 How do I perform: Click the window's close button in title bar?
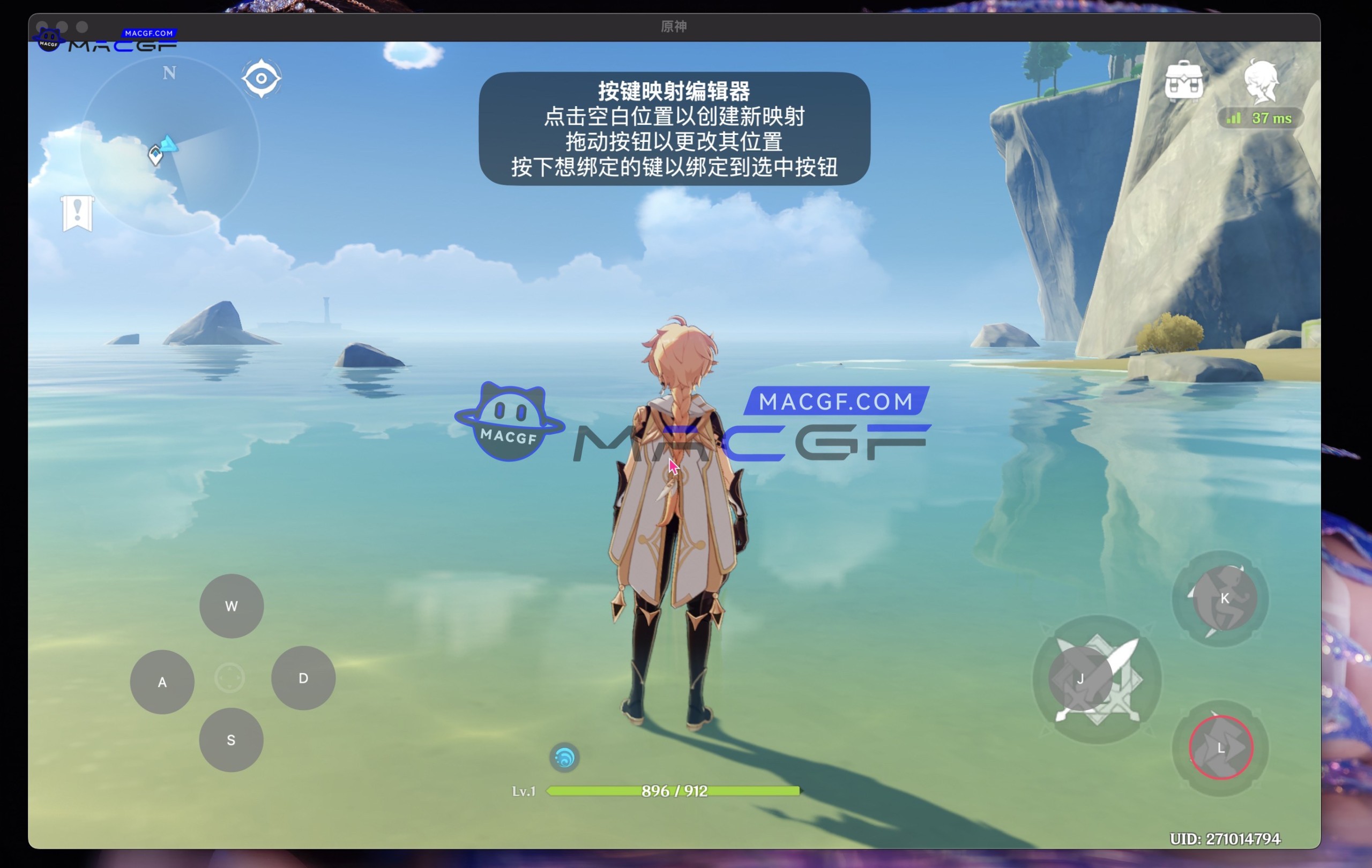point(42,27)
